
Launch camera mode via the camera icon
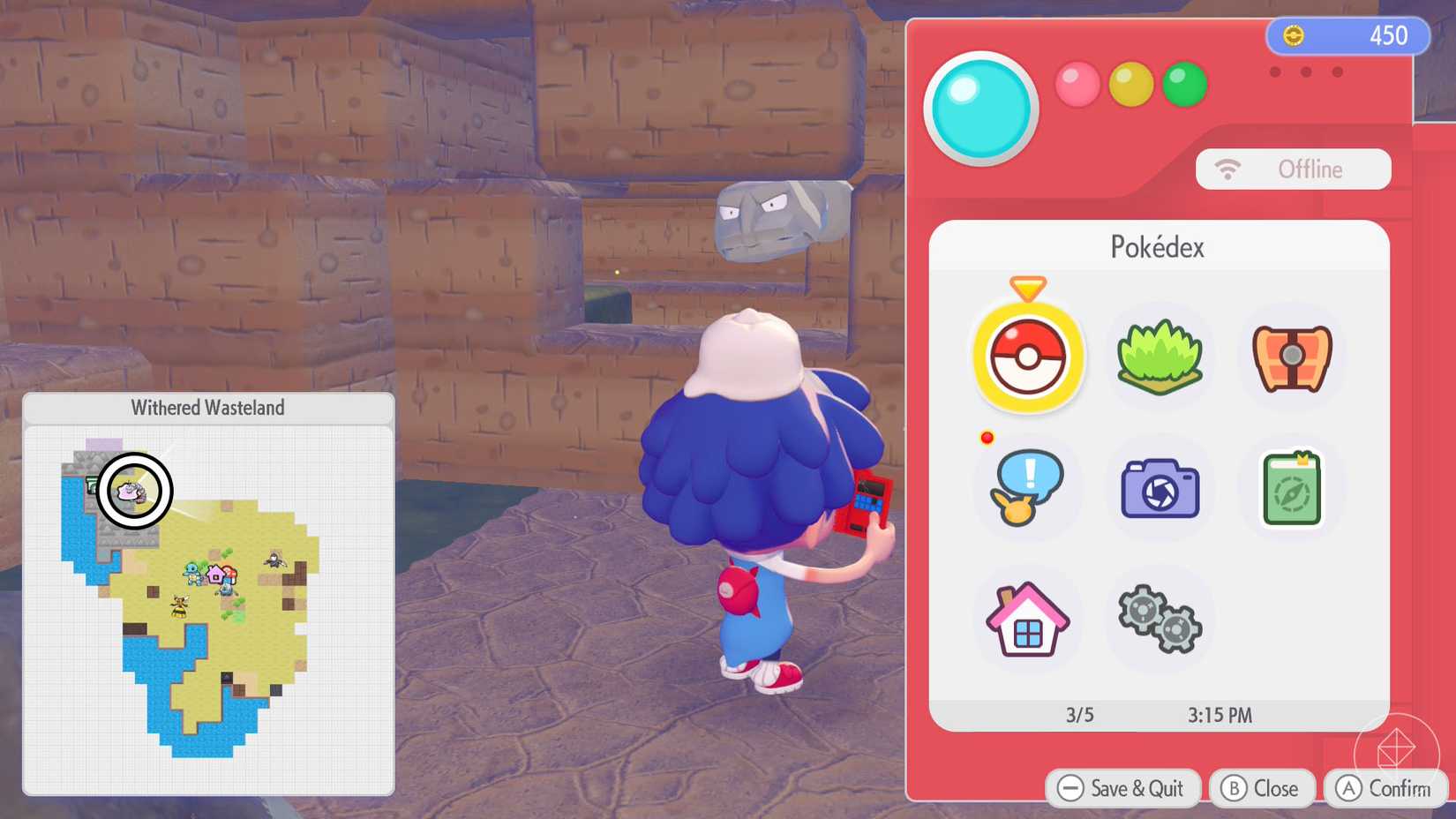pyautogui.click(x=1159, y=489)
